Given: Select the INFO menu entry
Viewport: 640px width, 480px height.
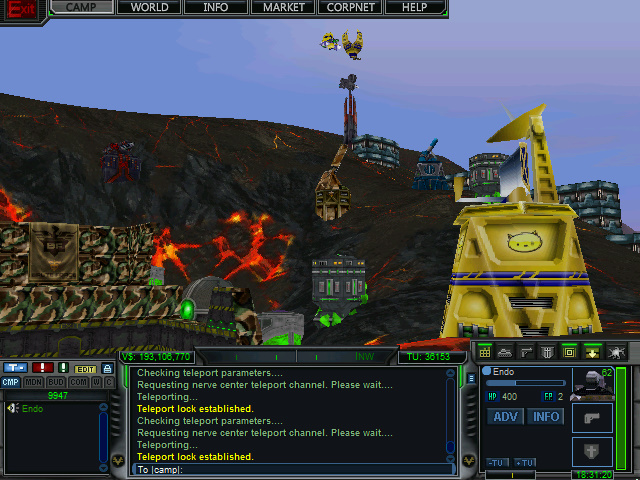Looking at the screenshot, I should [x=215, y=7].
